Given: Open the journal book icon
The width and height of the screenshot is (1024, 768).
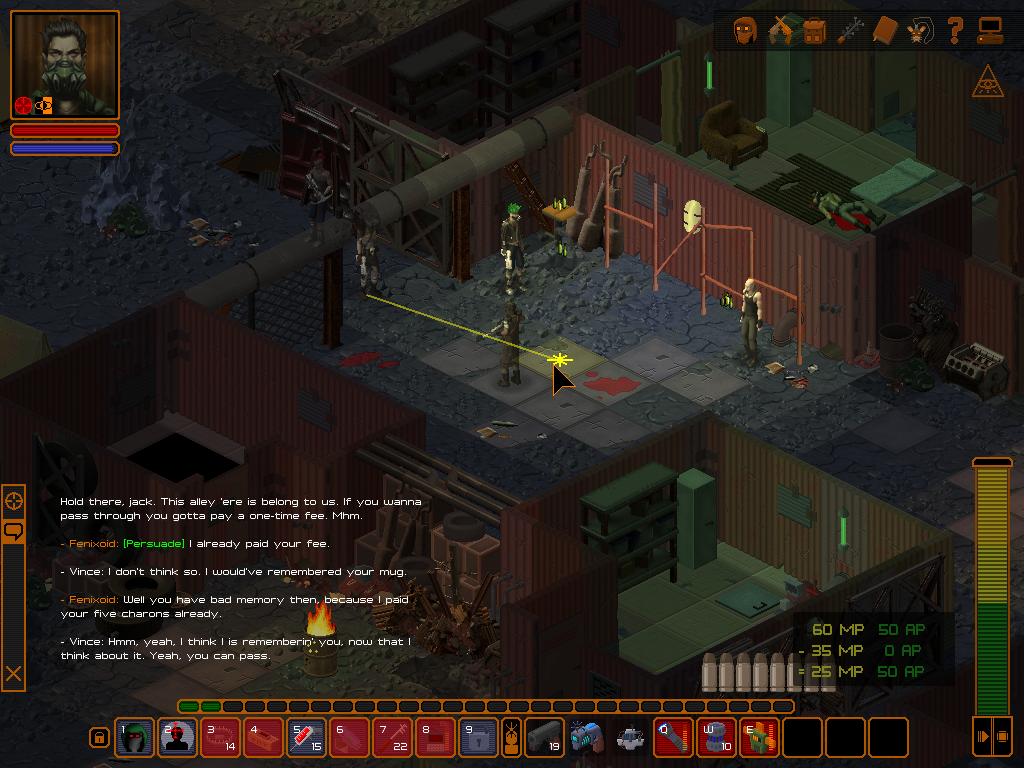Looking at the screenshot, I should pyautogui.click(x=885, y=31).
